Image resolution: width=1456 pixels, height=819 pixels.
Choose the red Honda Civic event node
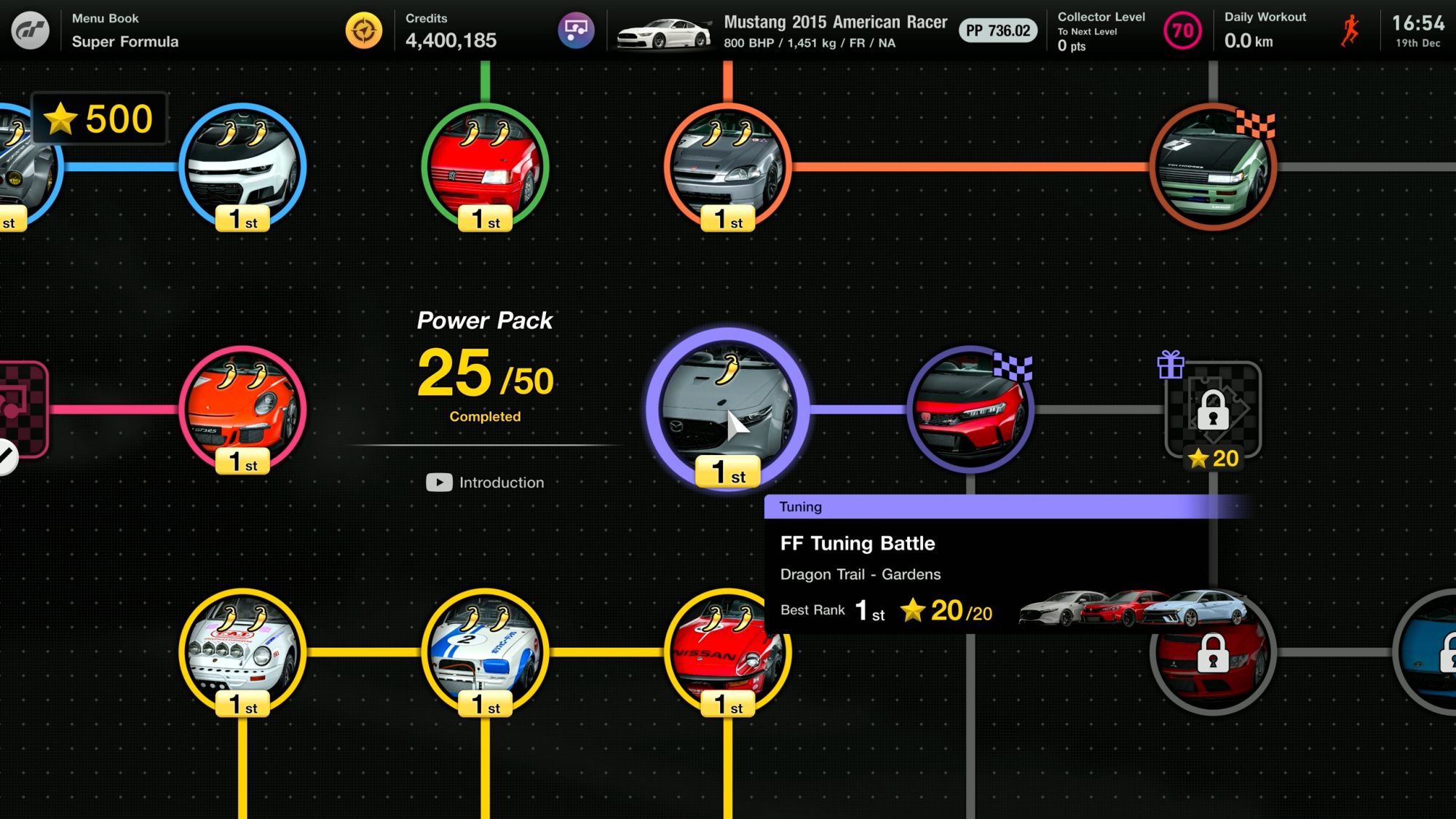(x=970, y=409)
